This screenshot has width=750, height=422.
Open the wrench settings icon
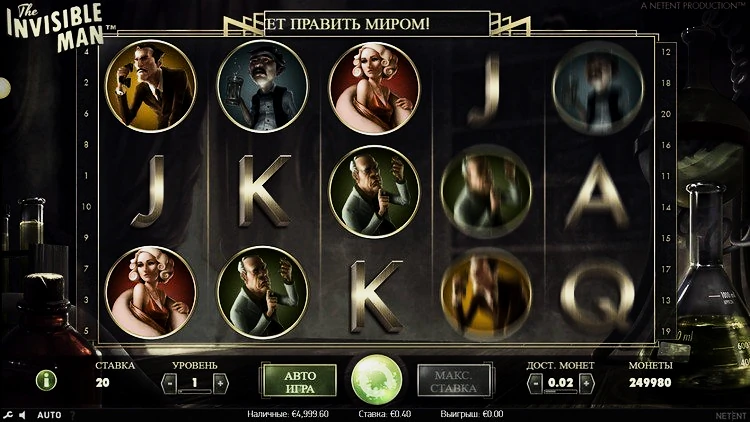[7, 414]
